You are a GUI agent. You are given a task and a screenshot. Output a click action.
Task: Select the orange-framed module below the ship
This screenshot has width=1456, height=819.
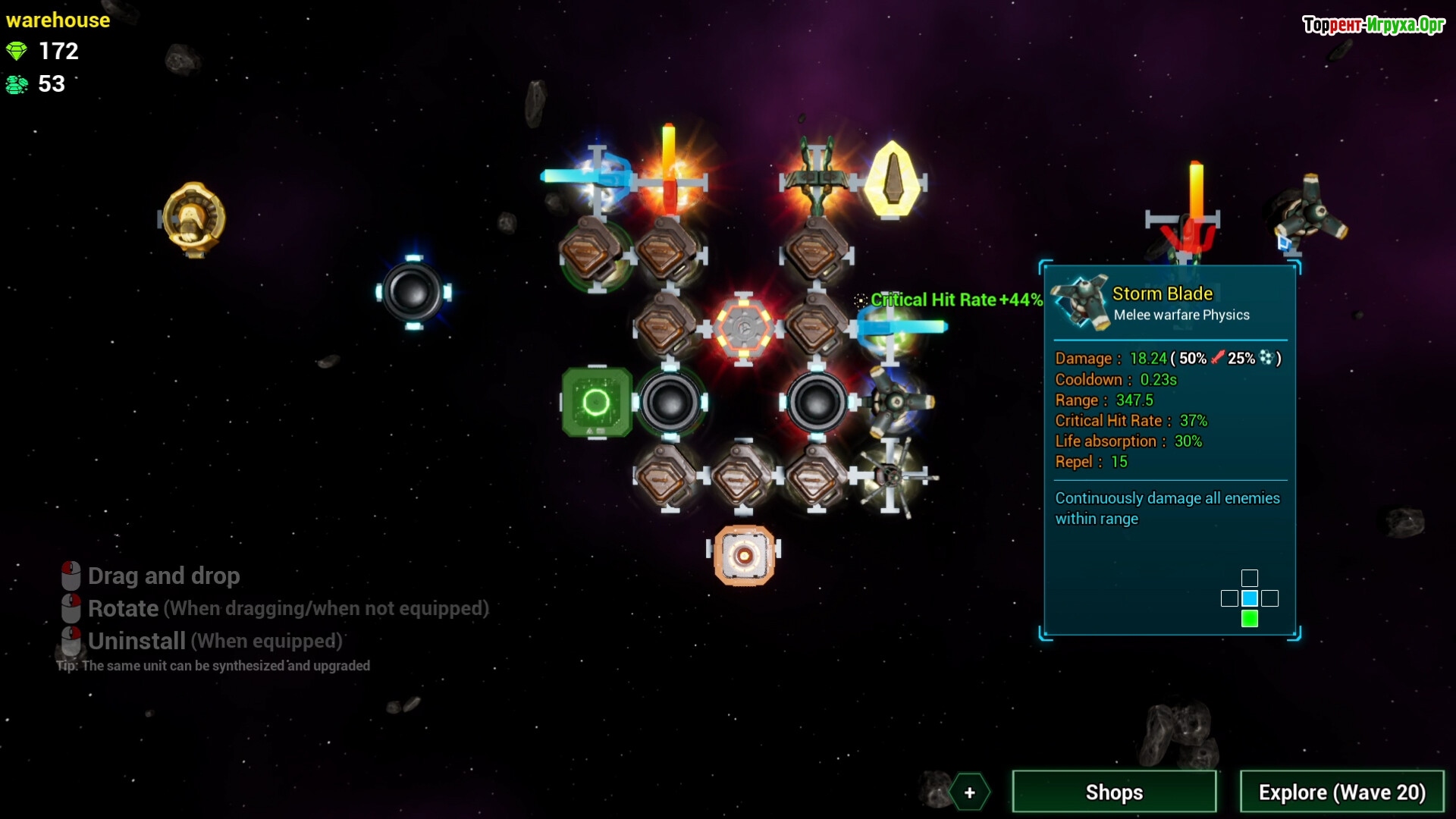coord(744,556)
